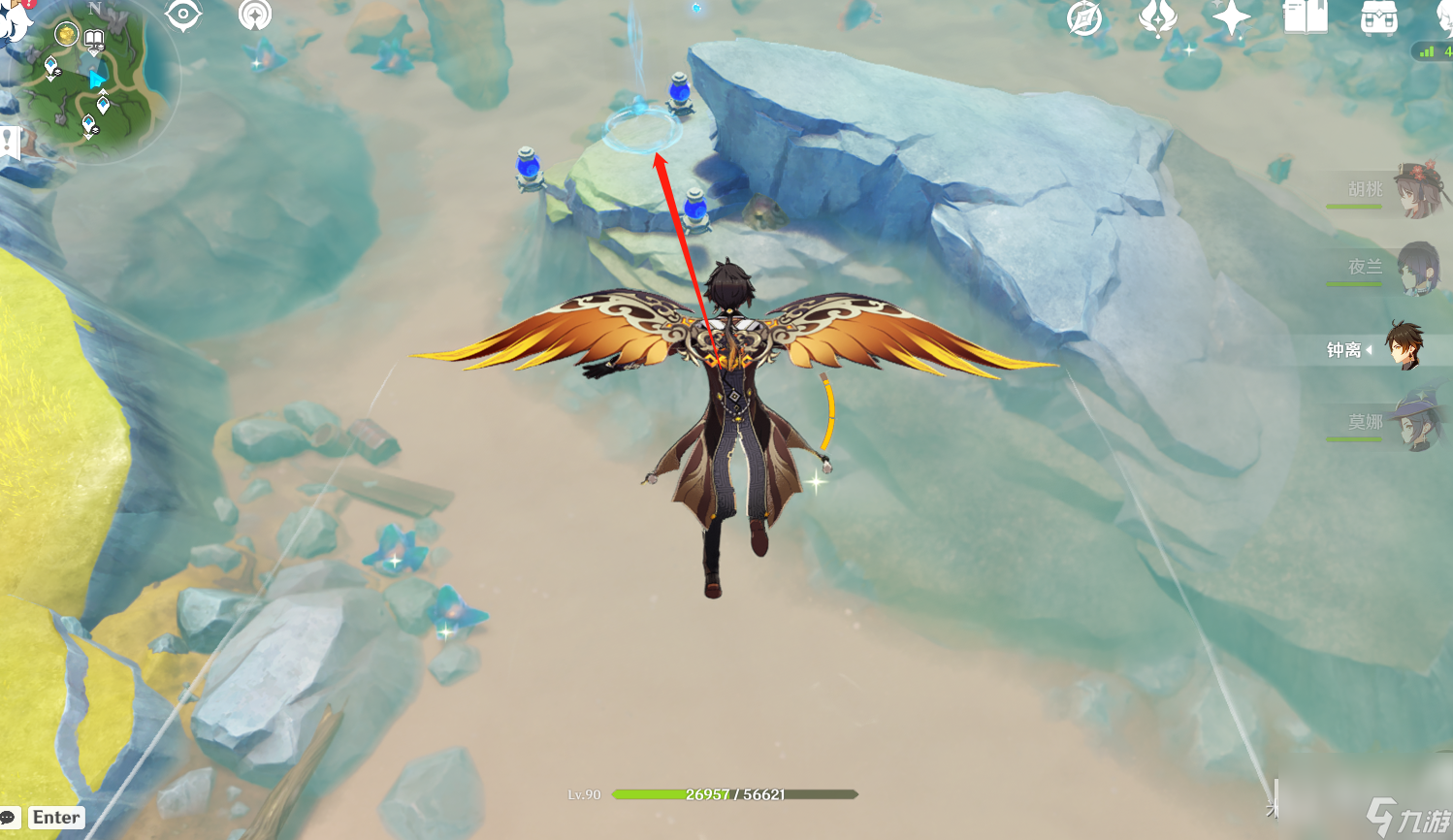
Task: Open the winged Battle Pass icon
Action: tap(1157, 18)
